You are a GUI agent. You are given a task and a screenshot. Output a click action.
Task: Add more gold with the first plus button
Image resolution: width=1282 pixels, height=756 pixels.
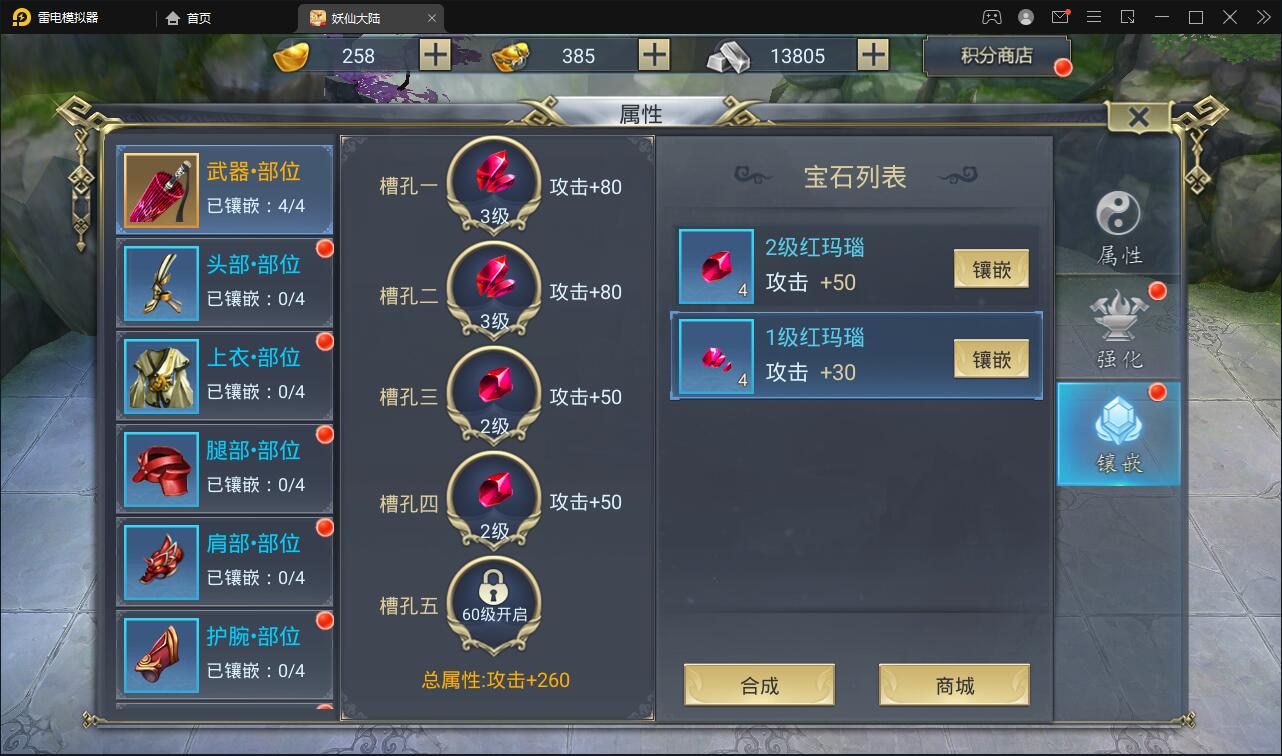tap(433, 56)
